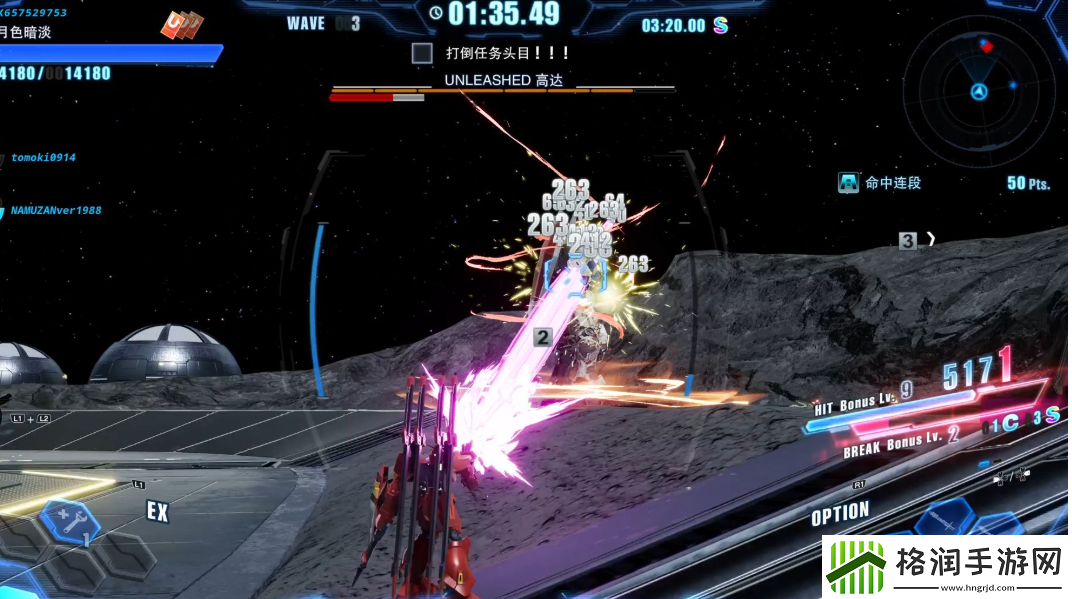Click the circular radar minimap

pyautogui.click(x=978, y=91)
